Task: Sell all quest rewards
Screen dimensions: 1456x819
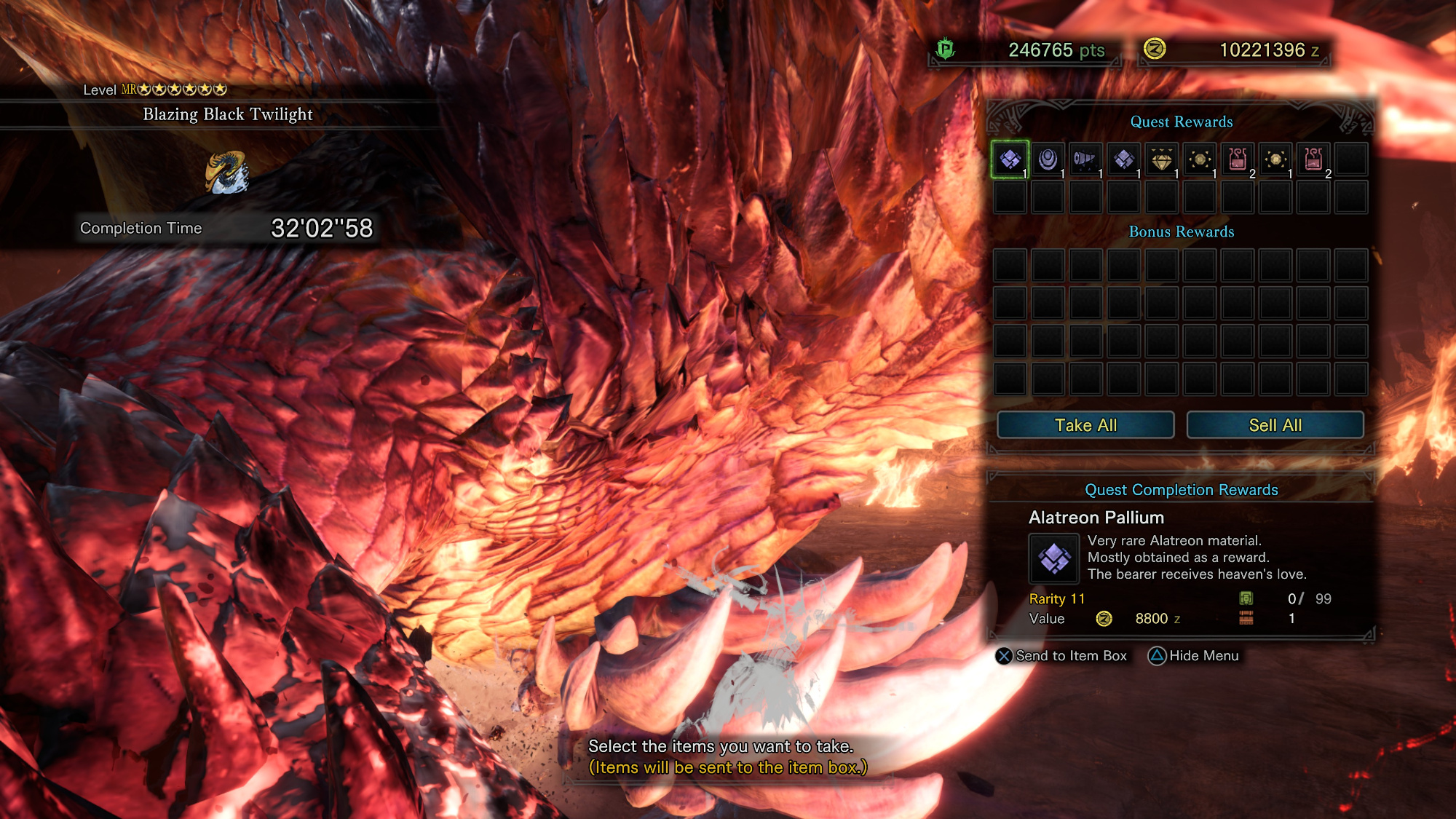Action: point(1275,425)
